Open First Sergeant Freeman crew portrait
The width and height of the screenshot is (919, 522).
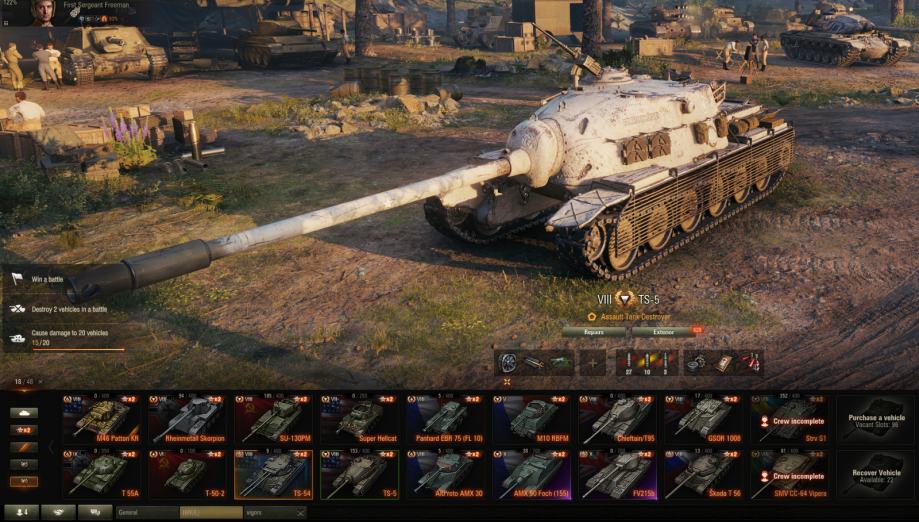(42, 12)
